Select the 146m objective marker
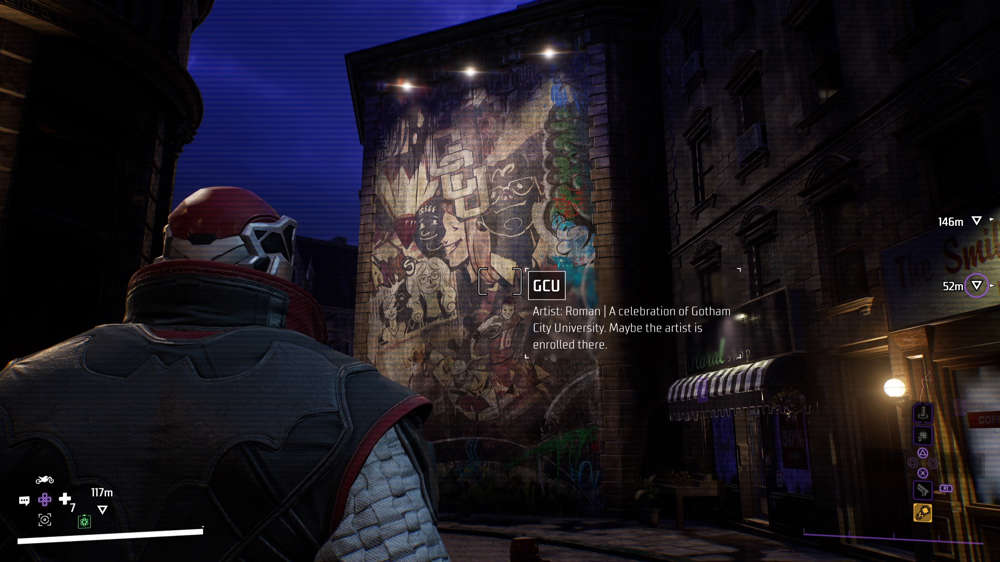 tap(977, 221)
